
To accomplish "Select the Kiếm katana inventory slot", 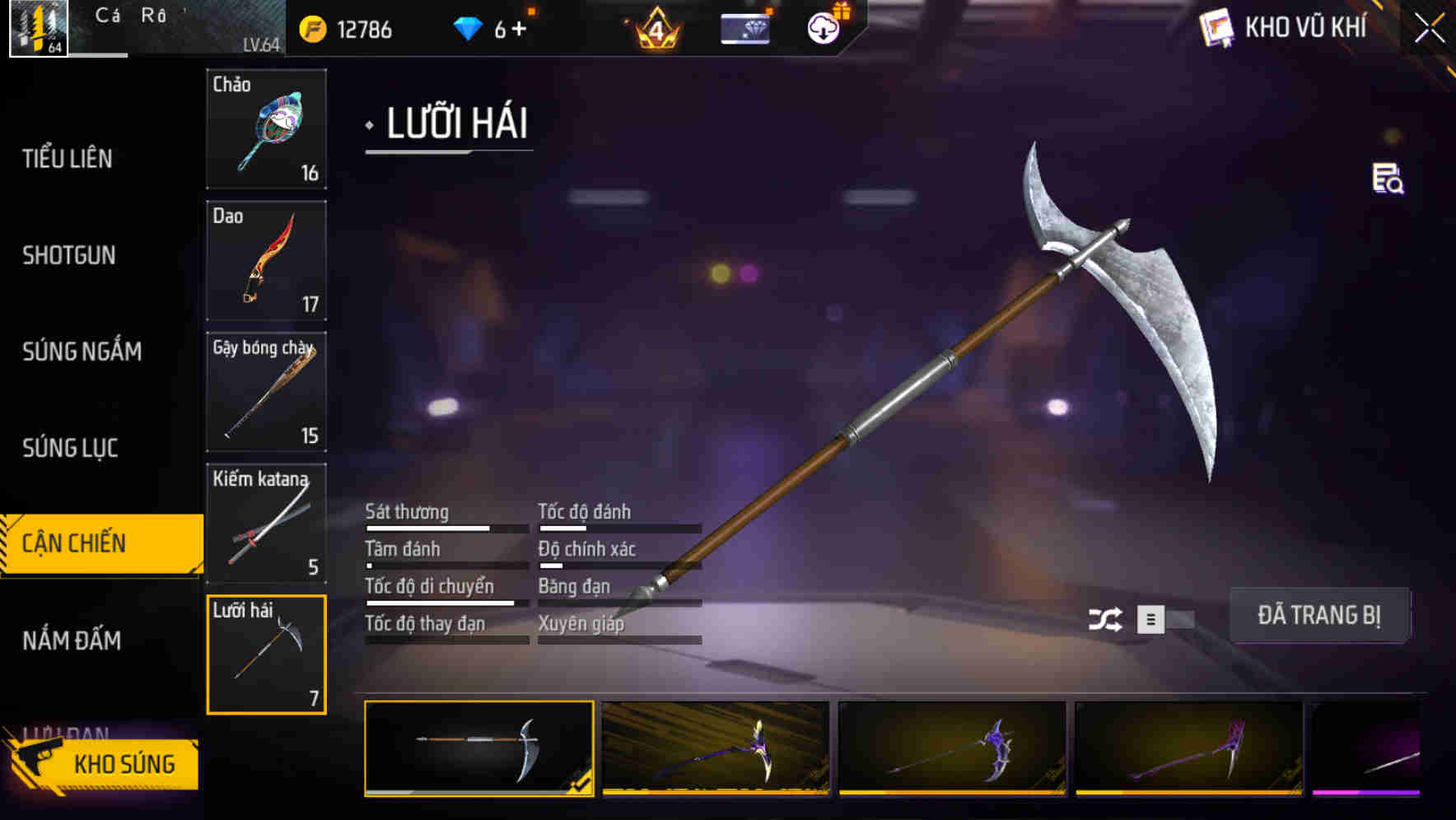I will [x=267, y=524].
